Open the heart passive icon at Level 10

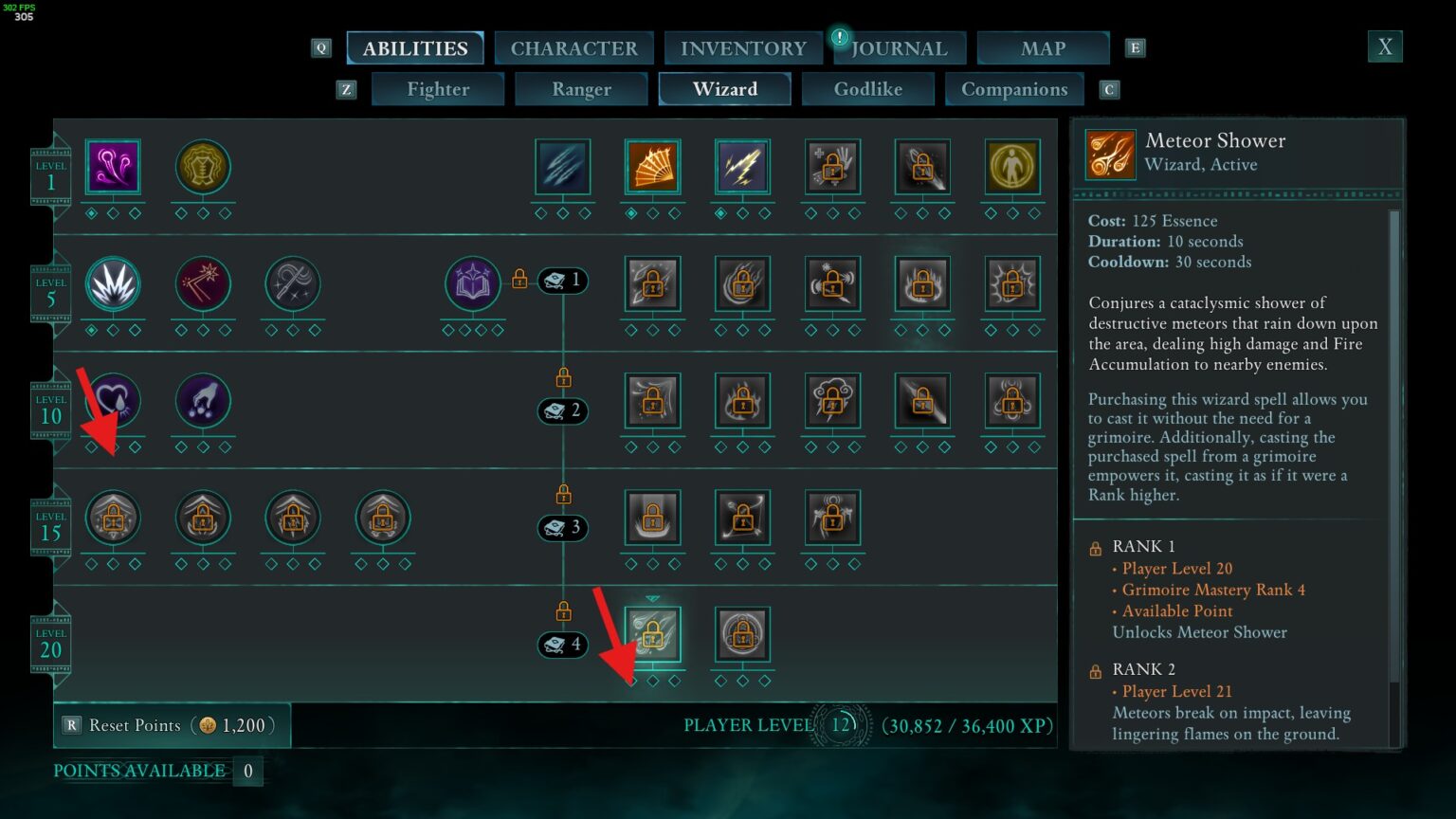[x=113, y=401]
